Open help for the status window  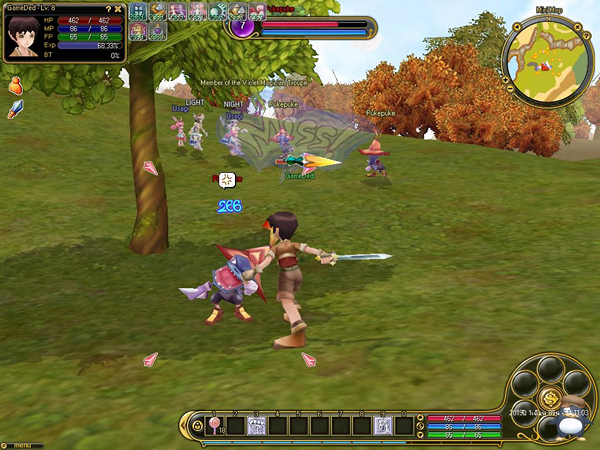click(108, 8)
